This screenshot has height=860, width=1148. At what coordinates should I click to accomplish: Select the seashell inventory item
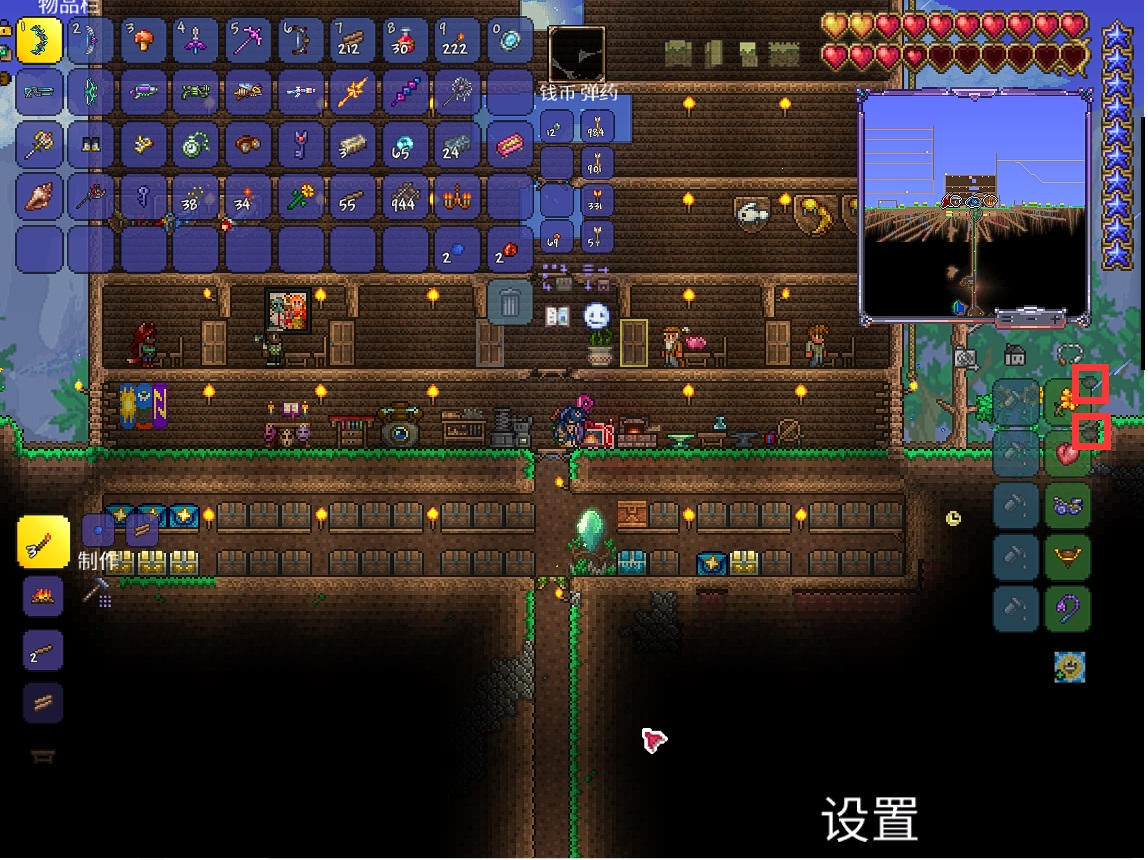click(x=40, y=198)
